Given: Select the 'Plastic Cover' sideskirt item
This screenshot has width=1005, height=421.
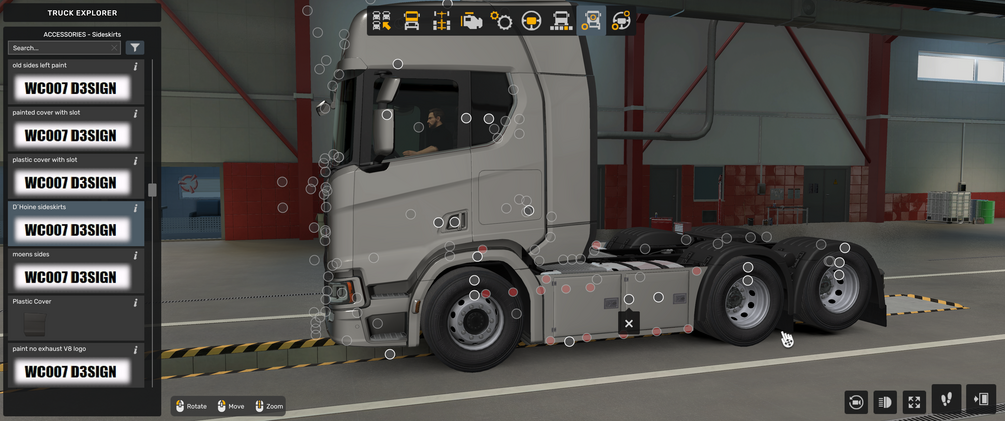Looking at the screenshot, I should [71, 323].
